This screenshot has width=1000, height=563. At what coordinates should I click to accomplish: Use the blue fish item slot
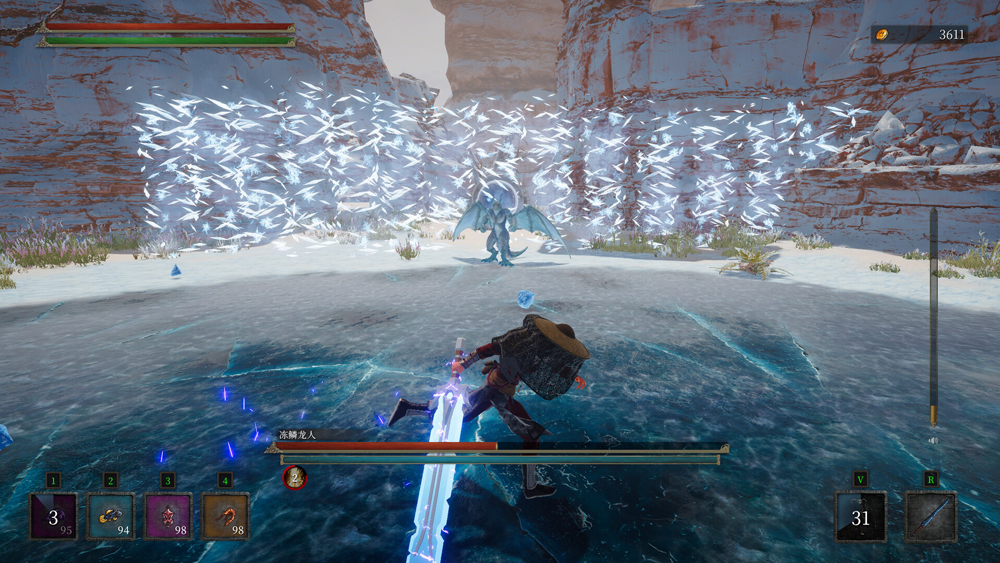point(110,516)
